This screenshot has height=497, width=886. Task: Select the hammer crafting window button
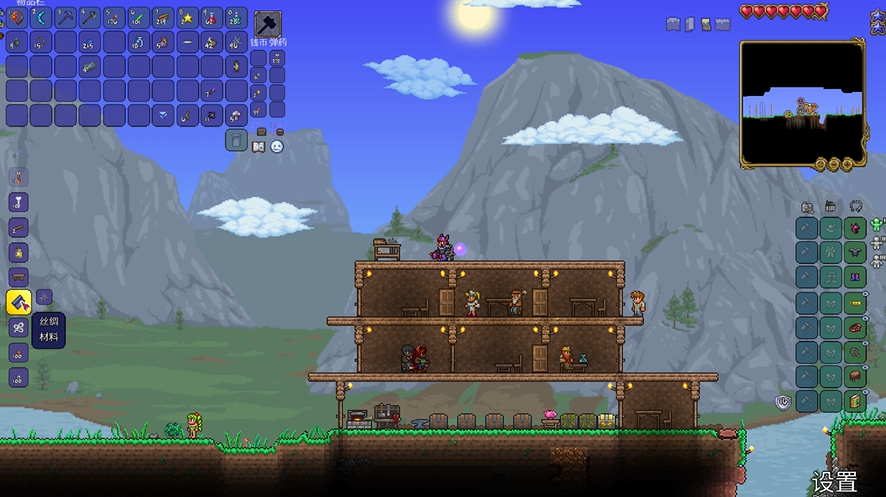pos(268,24)
